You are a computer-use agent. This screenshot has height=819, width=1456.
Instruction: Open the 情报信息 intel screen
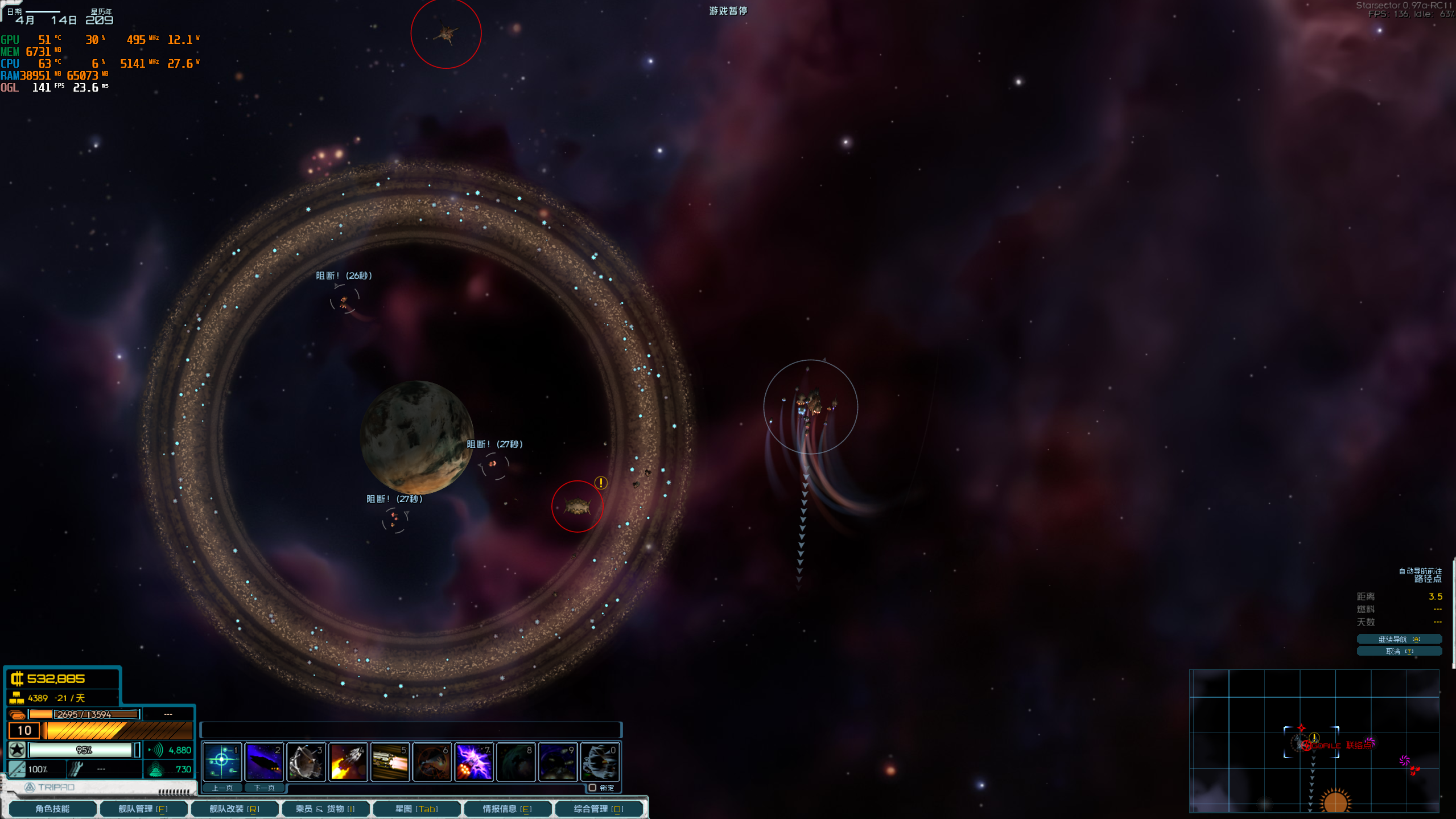point(507,809)
